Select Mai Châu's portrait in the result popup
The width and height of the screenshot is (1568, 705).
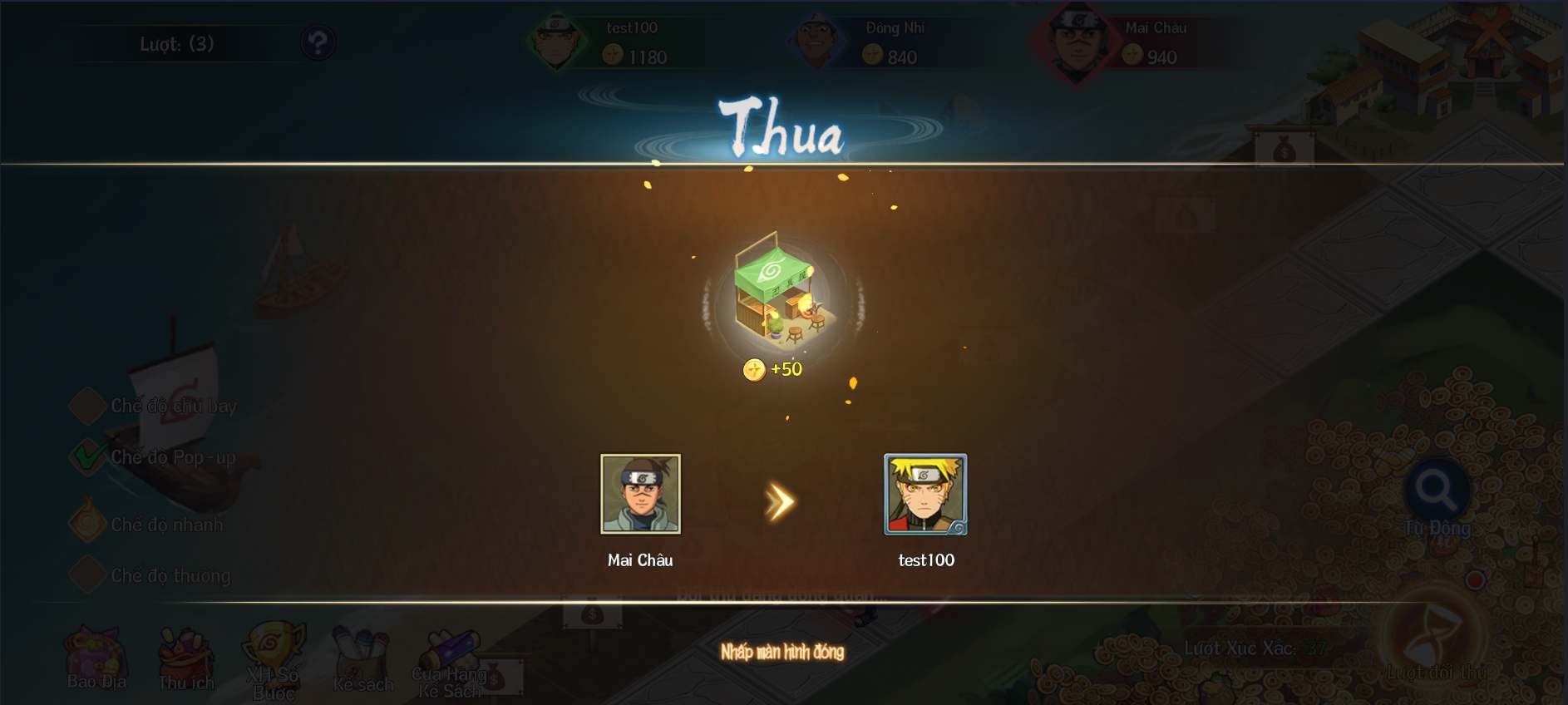click(640, 494)
